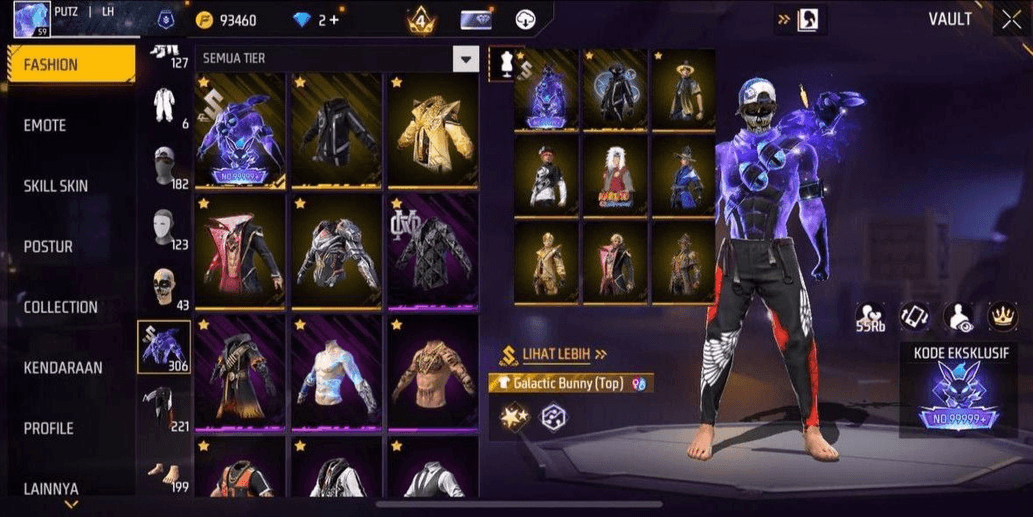Tap the crown icon button
The height and width of the screenshot is (517, 1033).
click(x=1003, y=316)
